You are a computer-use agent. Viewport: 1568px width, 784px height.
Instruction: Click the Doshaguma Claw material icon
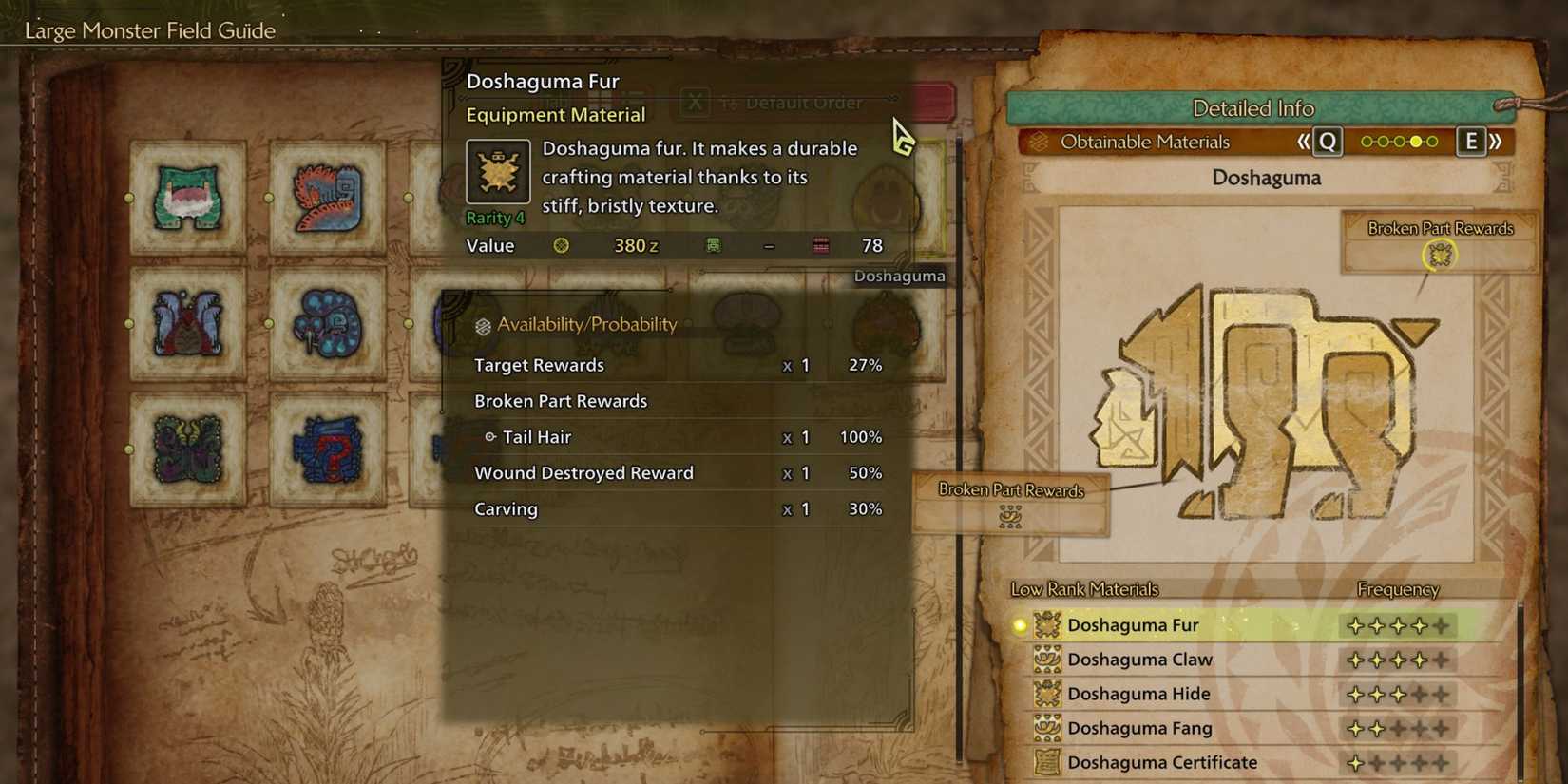[x=1048, y=659]
